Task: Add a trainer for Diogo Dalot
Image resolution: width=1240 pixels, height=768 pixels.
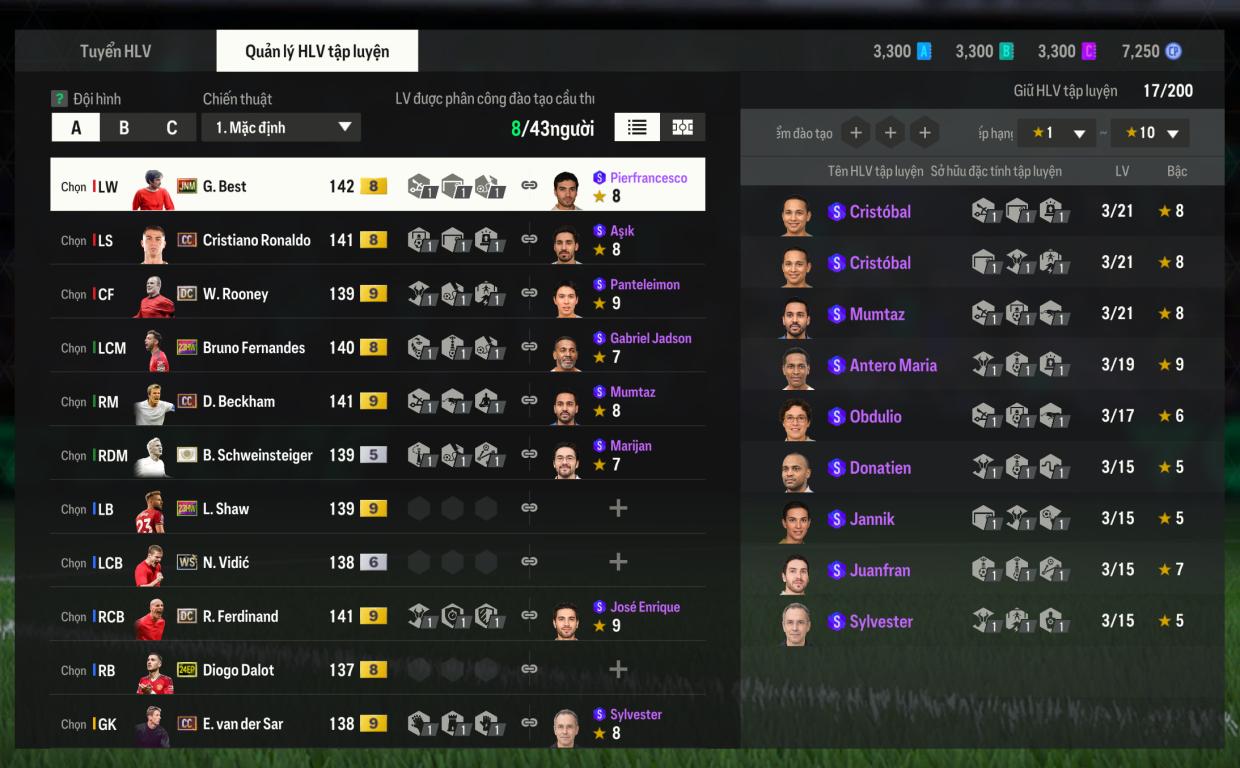Action: (618, 670)
